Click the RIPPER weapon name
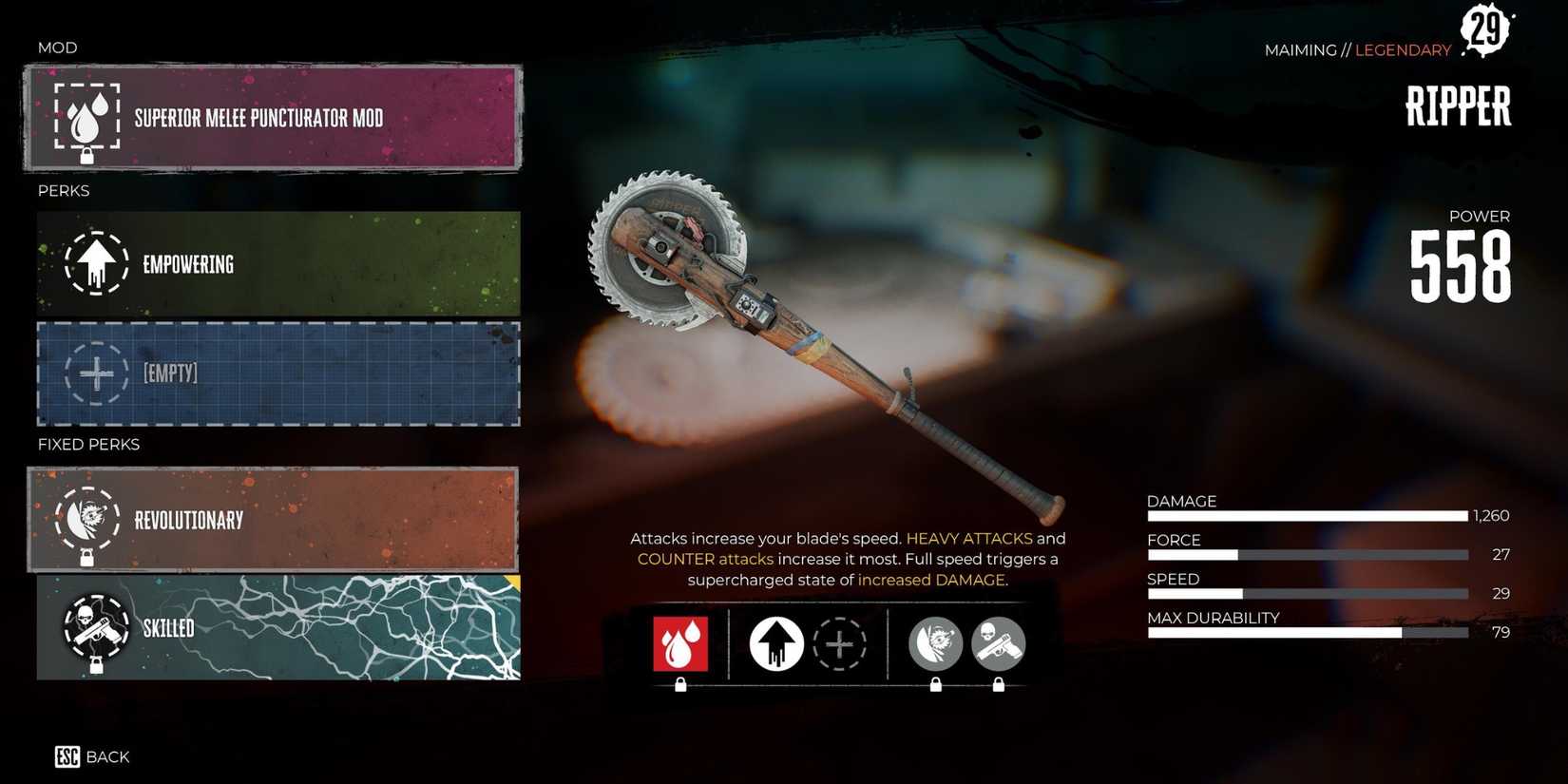1568x784 pixels. click(1457, 106)
